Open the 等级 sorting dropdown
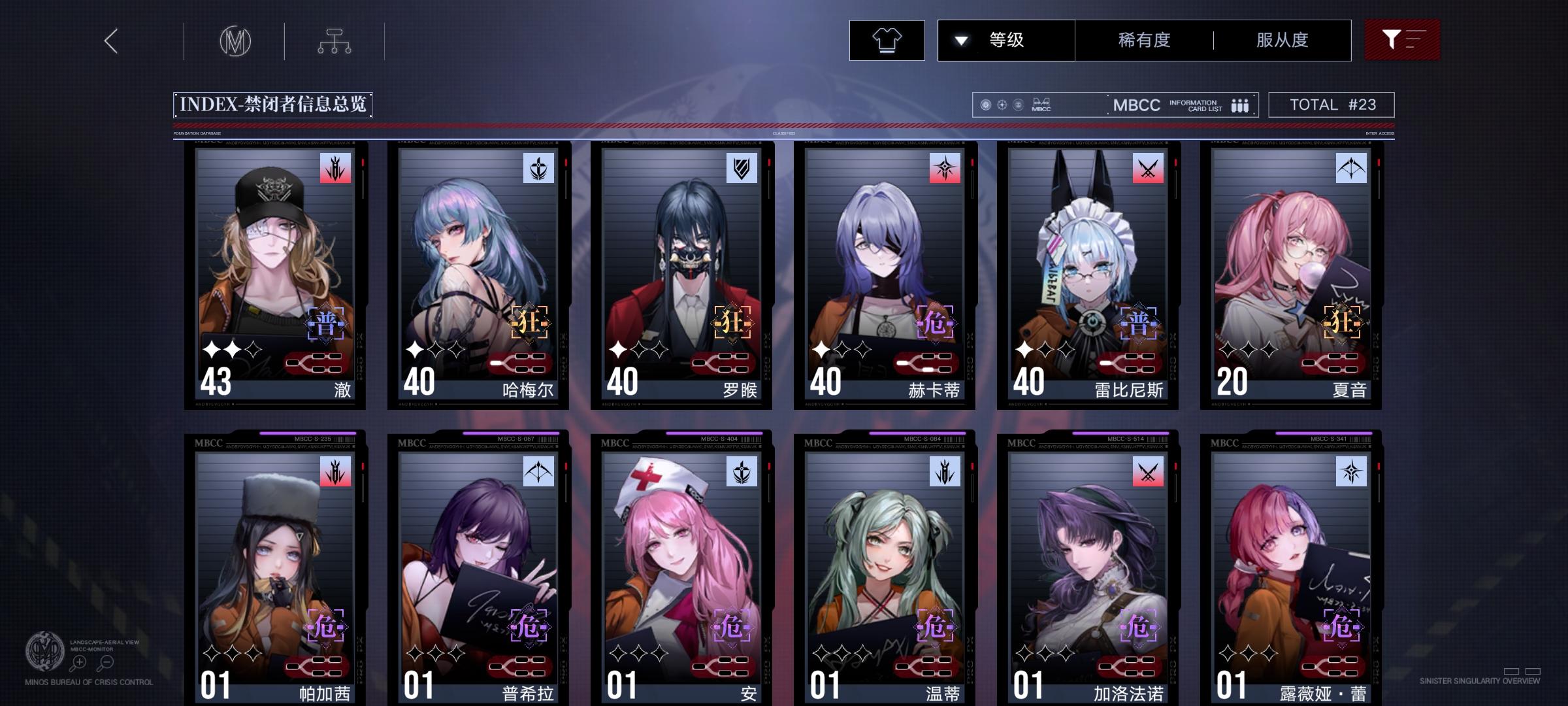Screen dimensions: 1568x706 (x=1006, y=40)
